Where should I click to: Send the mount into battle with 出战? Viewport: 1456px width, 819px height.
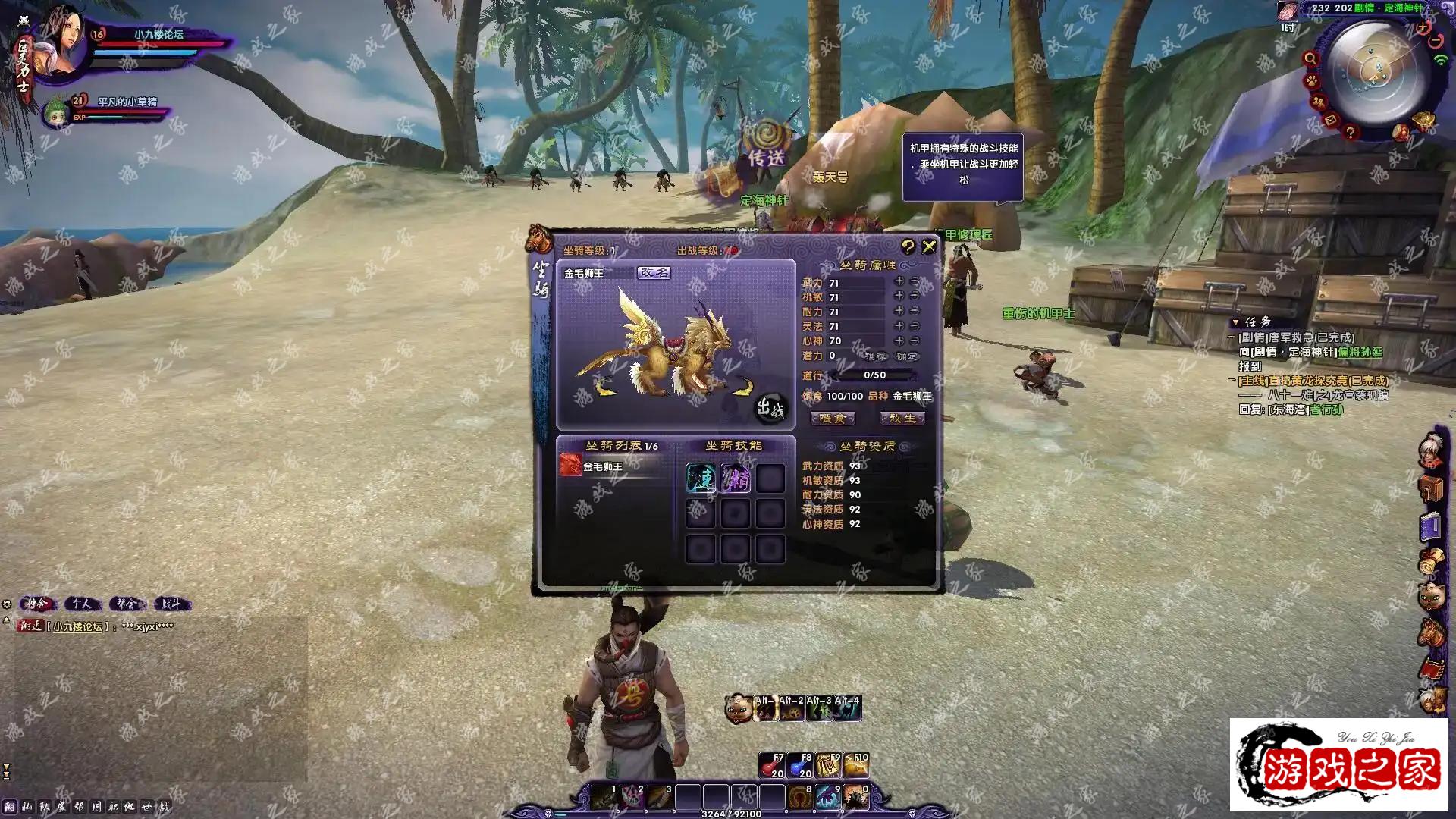tap(770, 409)
